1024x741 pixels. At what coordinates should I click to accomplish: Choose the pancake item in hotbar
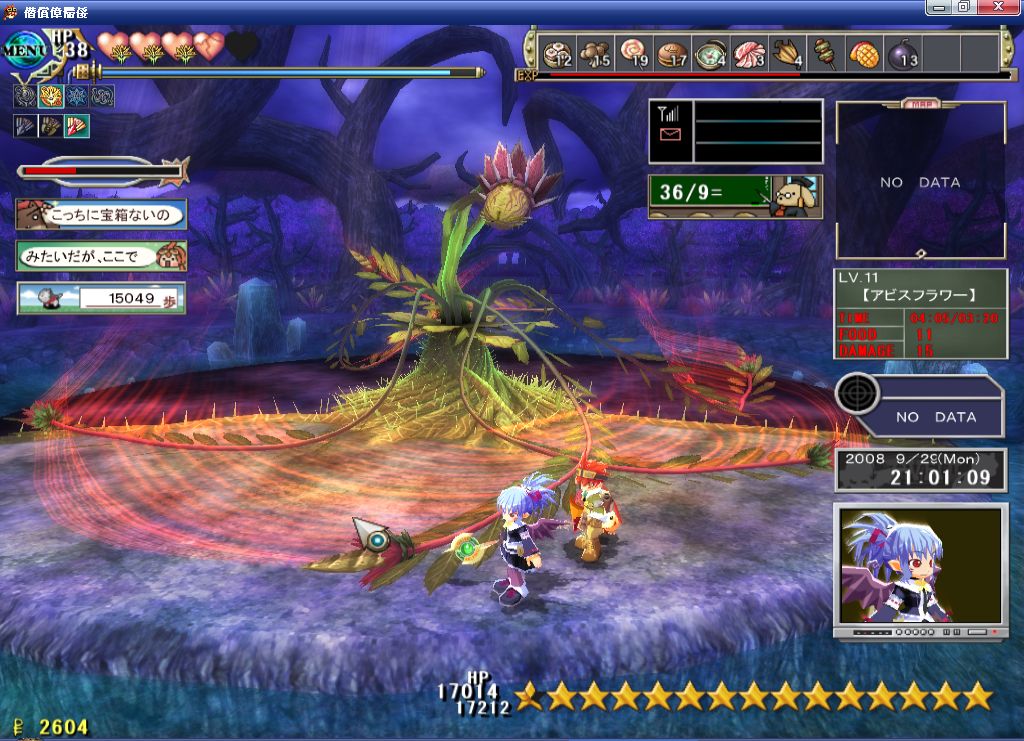point(673,52)
